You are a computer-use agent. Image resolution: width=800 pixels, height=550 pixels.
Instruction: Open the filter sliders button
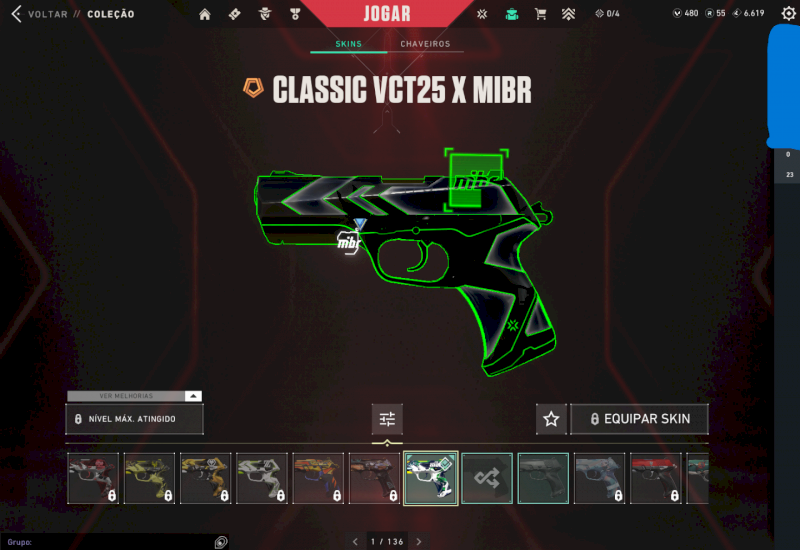(x=387, y=419)
